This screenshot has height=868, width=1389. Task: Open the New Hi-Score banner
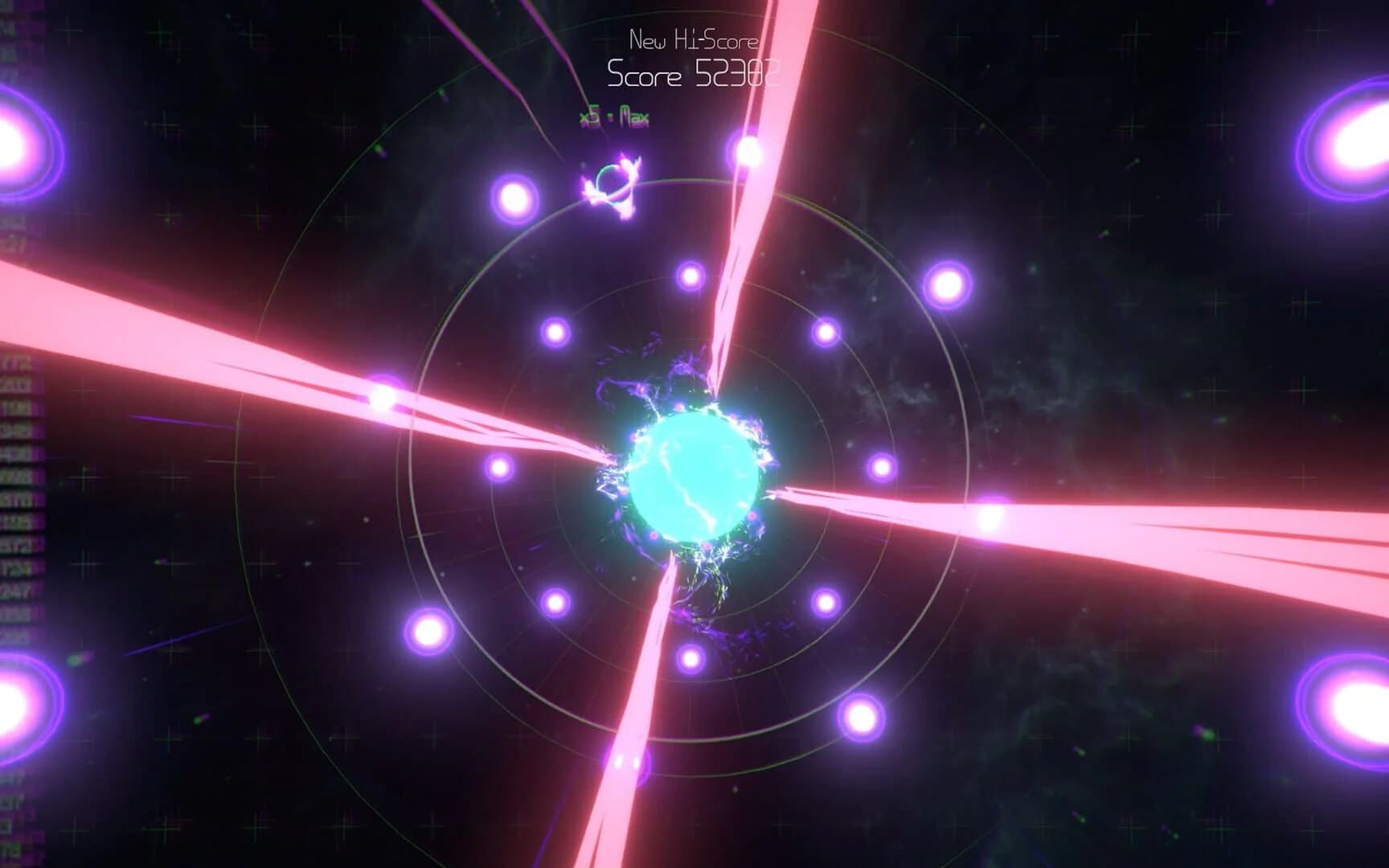pos(693,38)
